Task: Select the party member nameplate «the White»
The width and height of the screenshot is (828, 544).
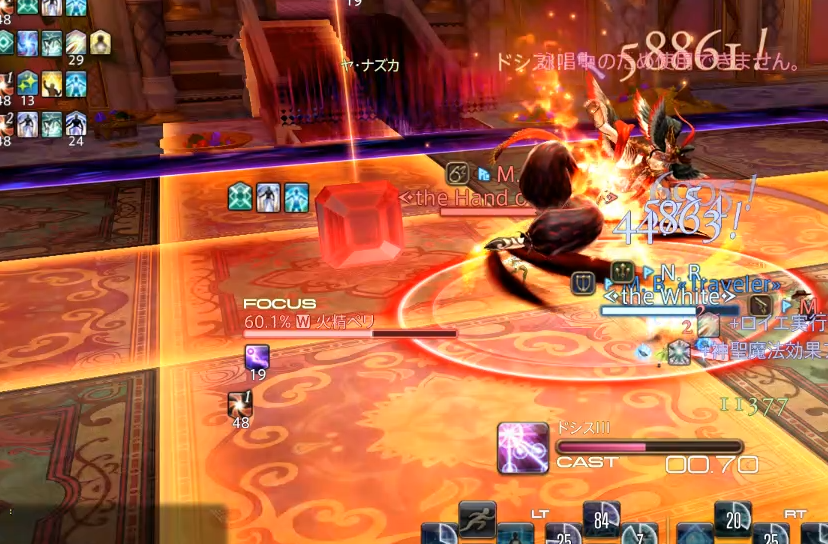Action: (670, 297)
